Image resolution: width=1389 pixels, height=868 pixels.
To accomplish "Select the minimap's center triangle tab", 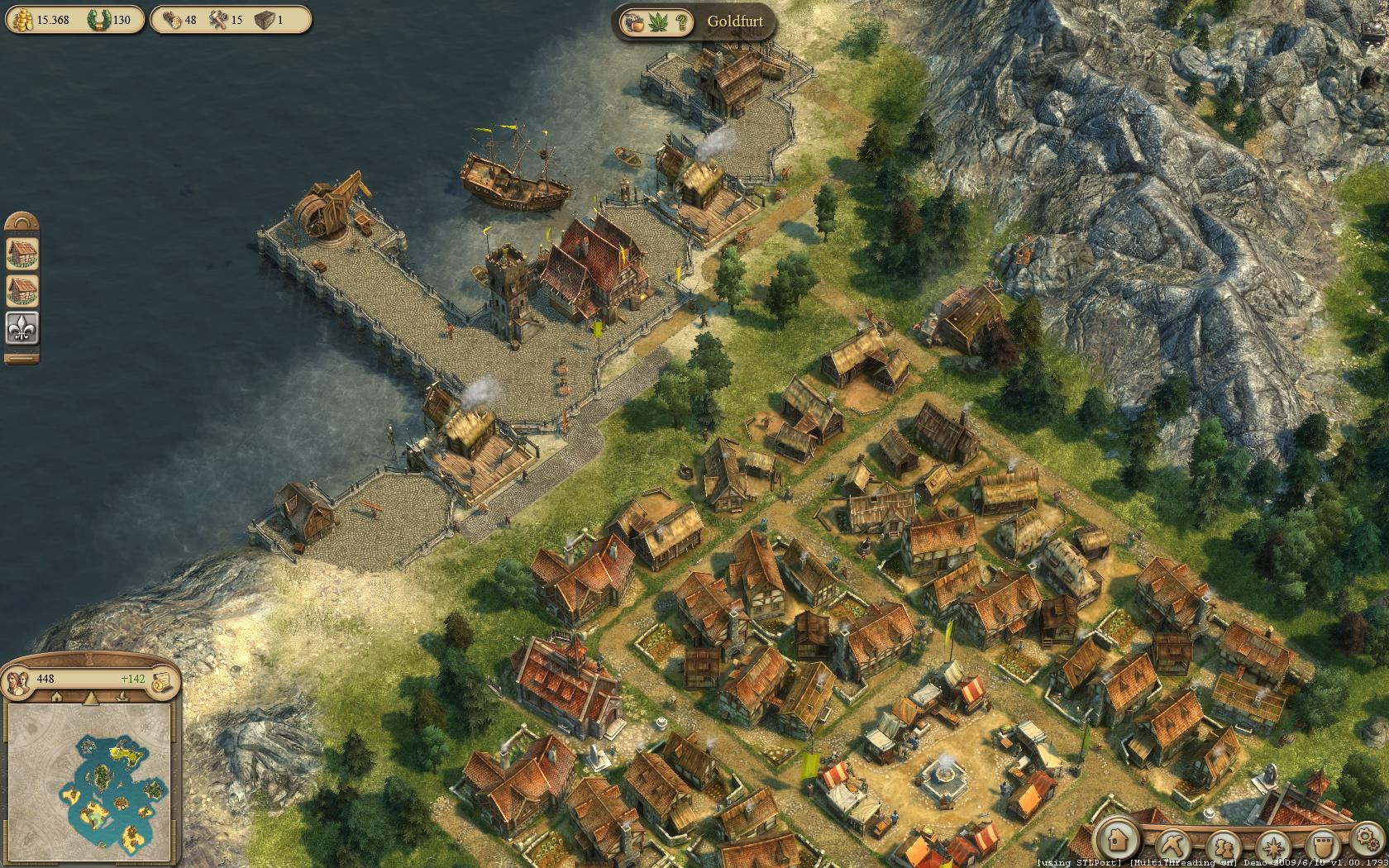I will pos(91,698).
